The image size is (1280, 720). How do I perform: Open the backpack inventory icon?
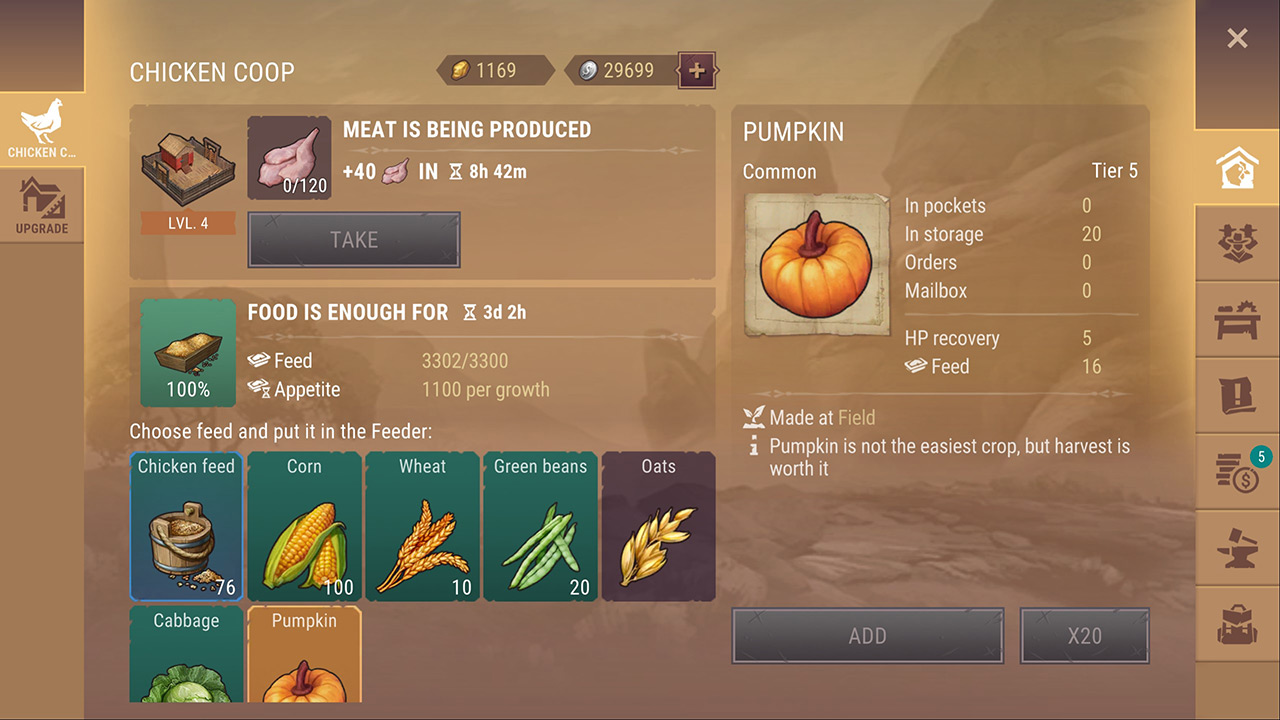tap(1237, 623)
